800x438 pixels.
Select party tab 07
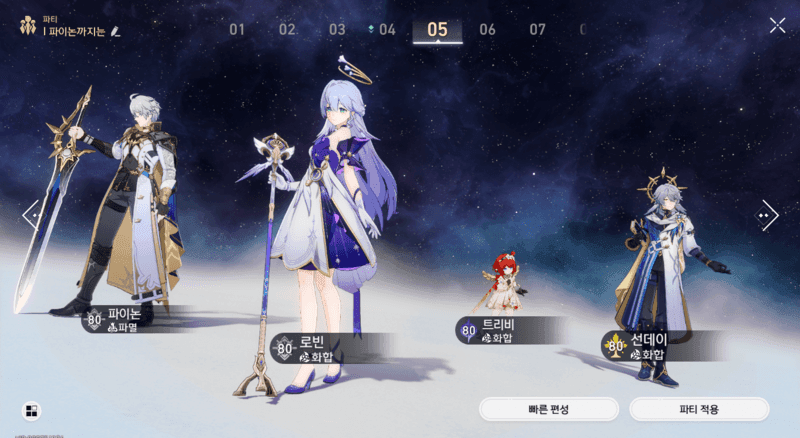pyautogui.click(x=537, y=29)
